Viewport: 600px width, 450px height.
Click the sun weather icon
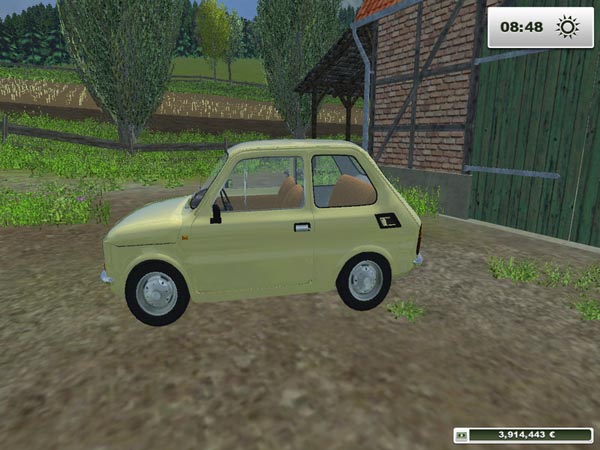568,28
